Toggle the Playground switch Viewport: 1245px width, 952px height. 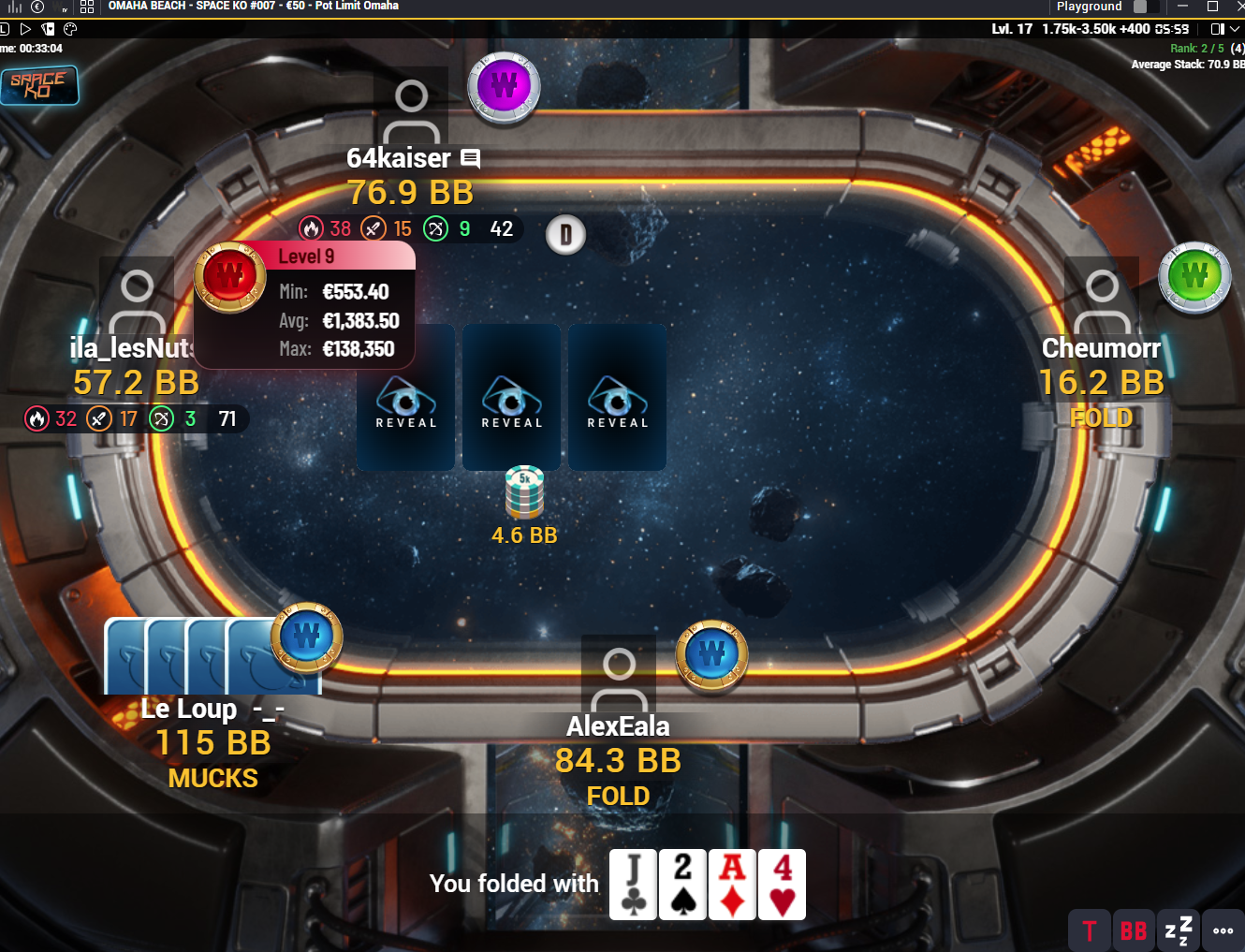(x=1140, y=7)
